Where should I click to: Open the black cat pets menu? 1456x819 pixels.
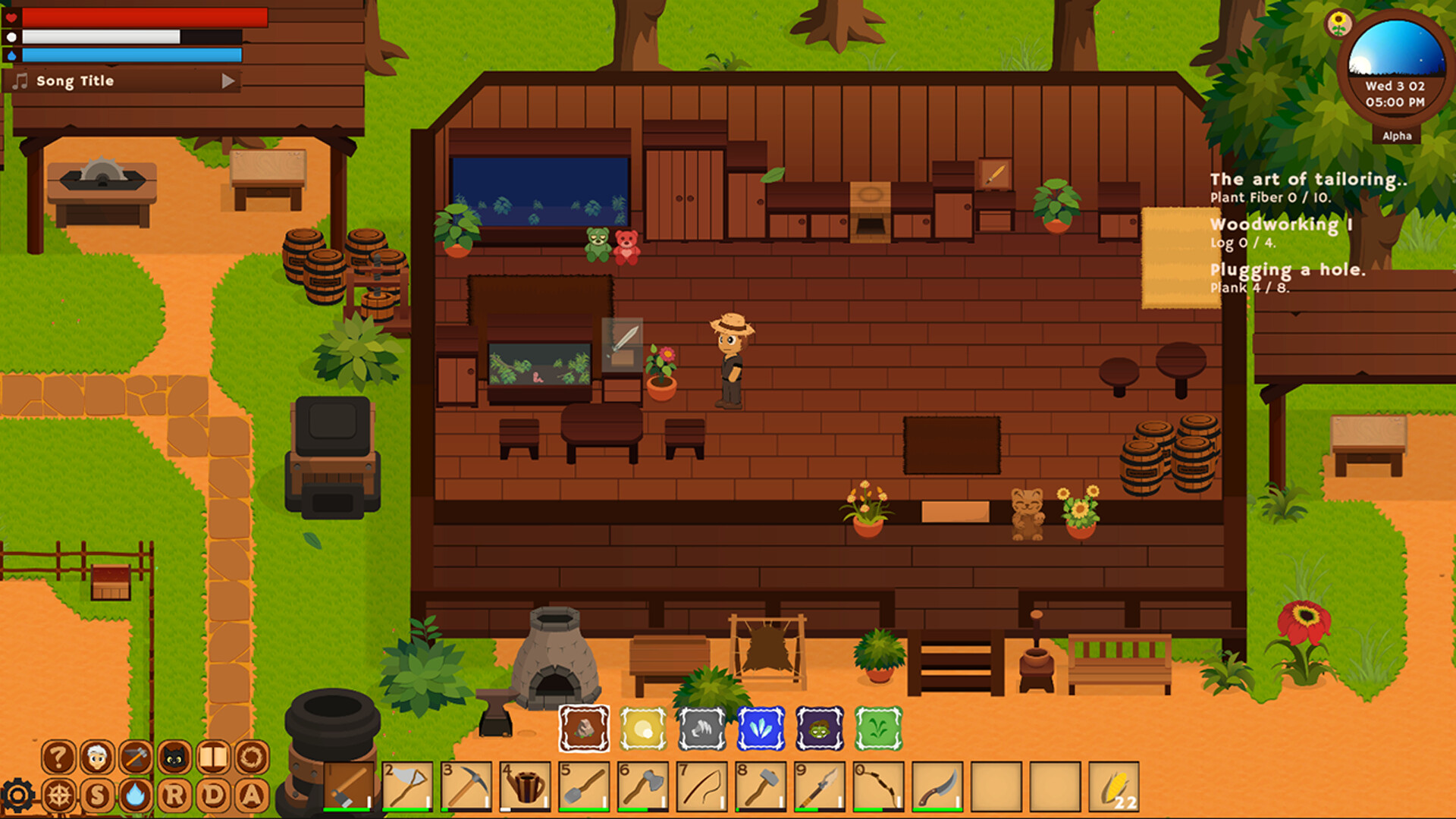tap(174, 757)
